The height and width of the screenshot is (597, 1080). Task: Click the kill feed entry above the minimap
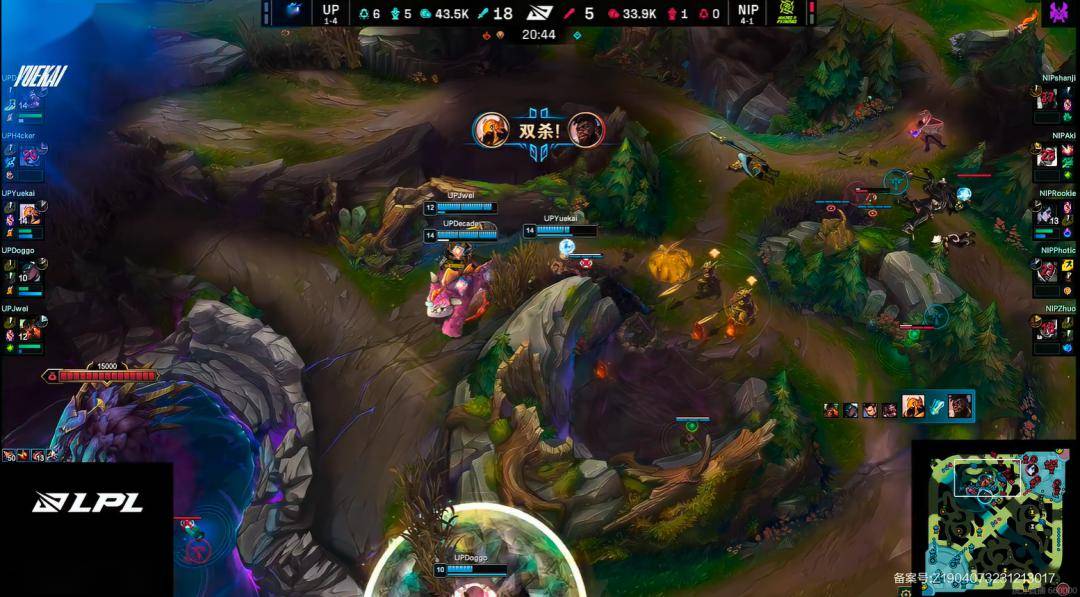coord(899,407)
